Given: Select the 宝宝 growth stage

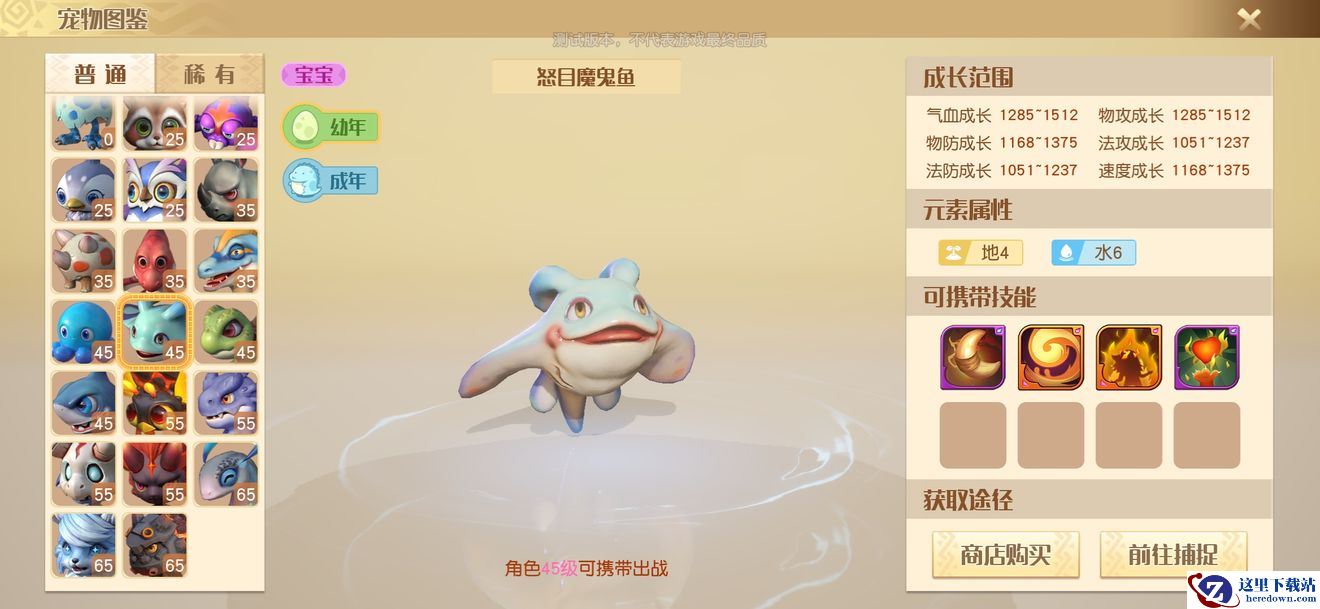Looking at the screenshot, I should tap(314, 75).
